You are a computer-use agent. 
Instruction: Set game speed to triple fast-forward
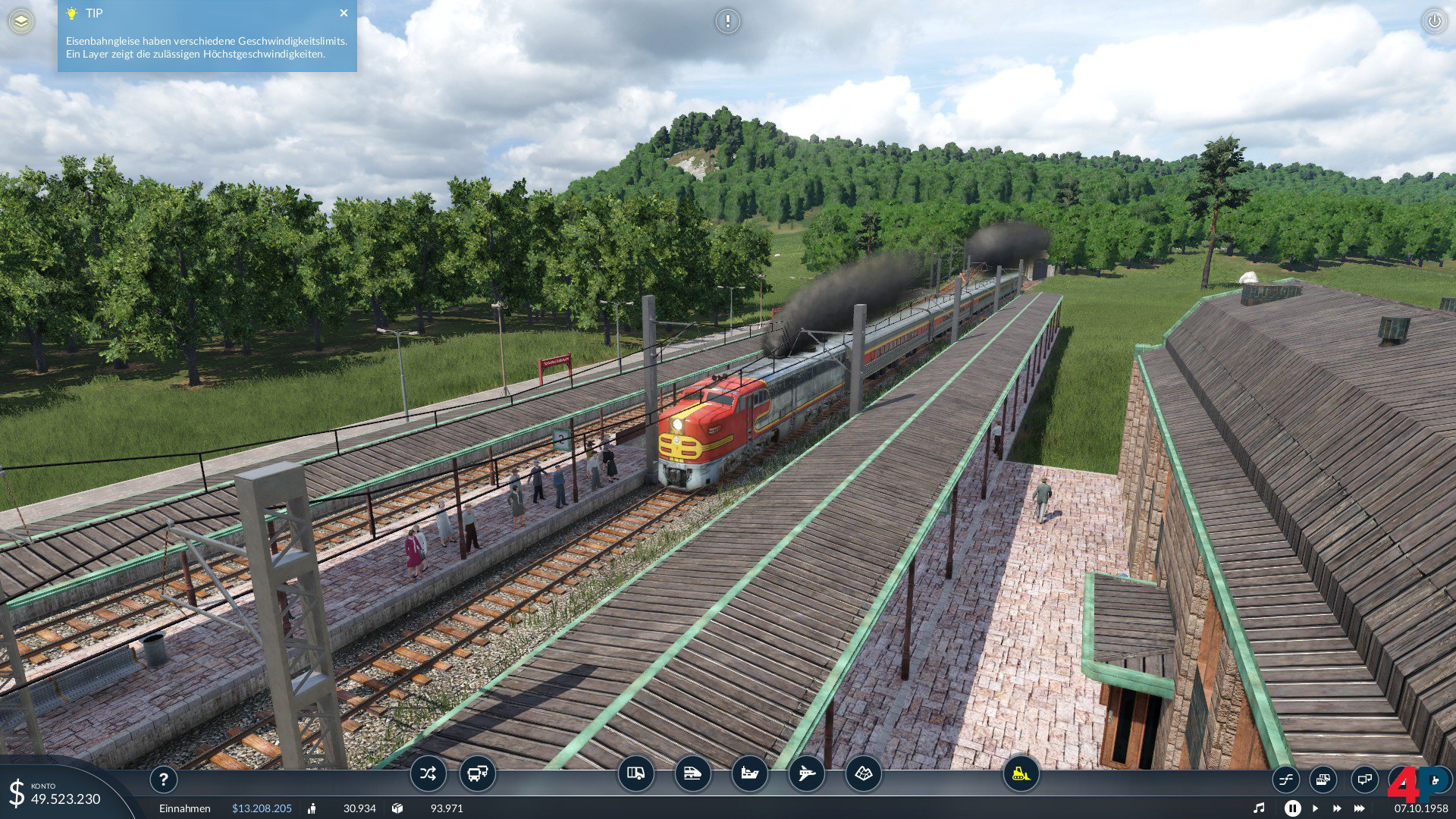(x=1360, y=808)
